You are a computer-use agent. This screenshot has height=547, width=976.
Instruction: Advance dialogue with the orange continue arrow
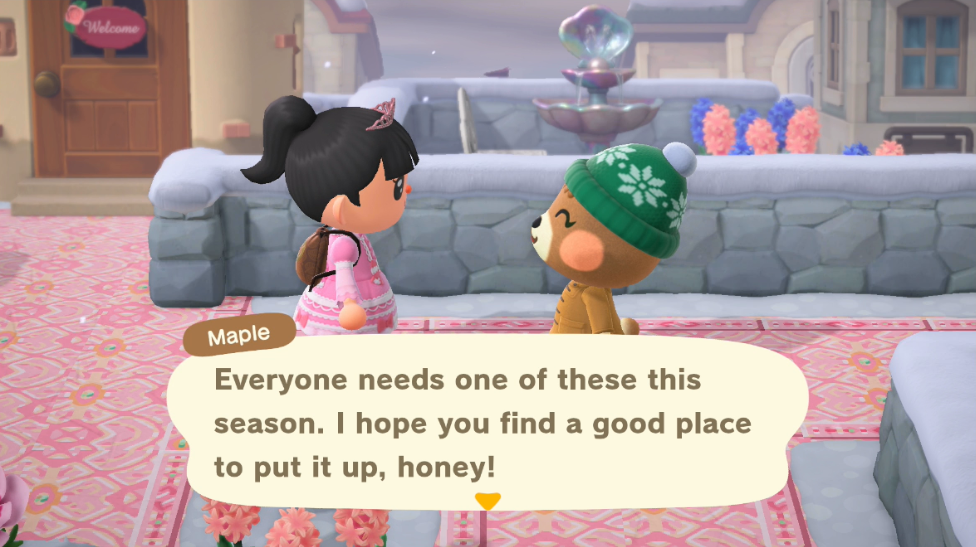pos(487,501)
